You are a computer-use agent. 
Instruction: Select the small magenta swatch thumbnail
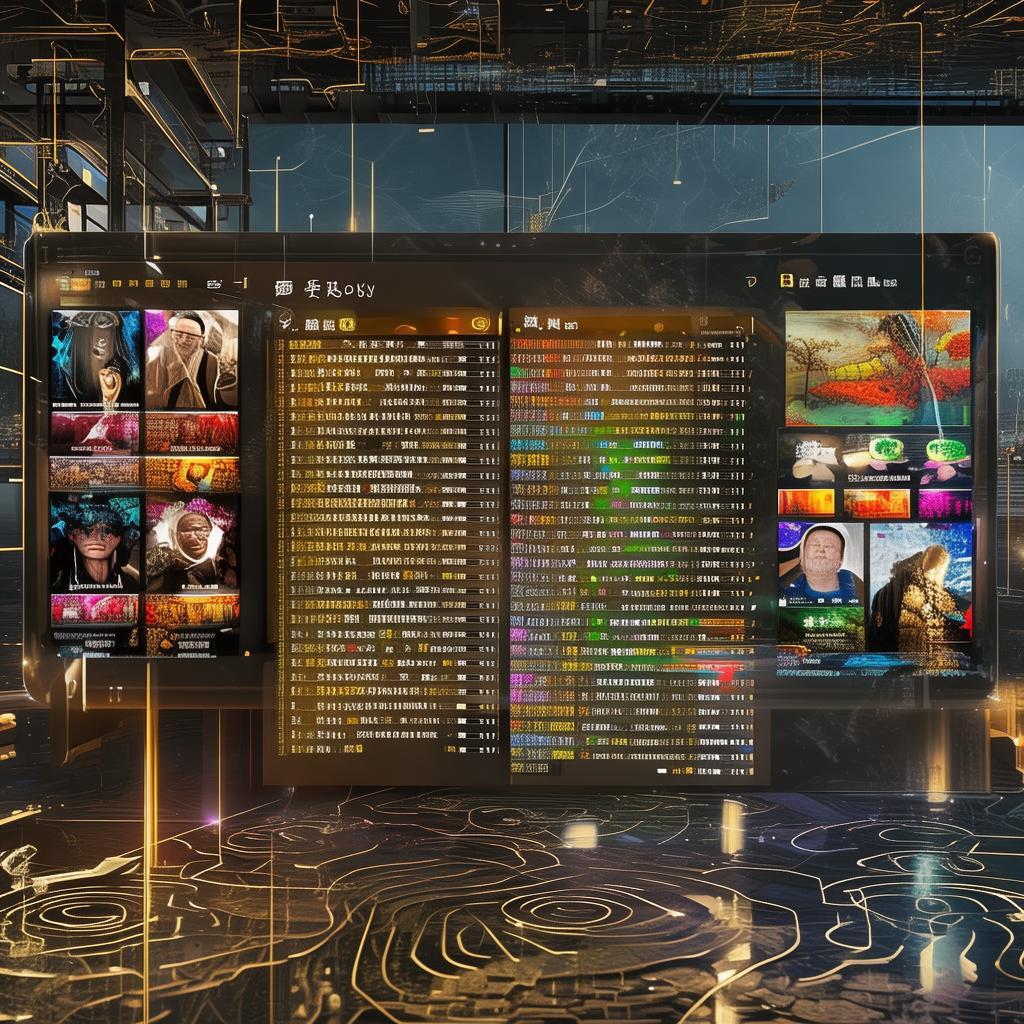coord(944,503)
